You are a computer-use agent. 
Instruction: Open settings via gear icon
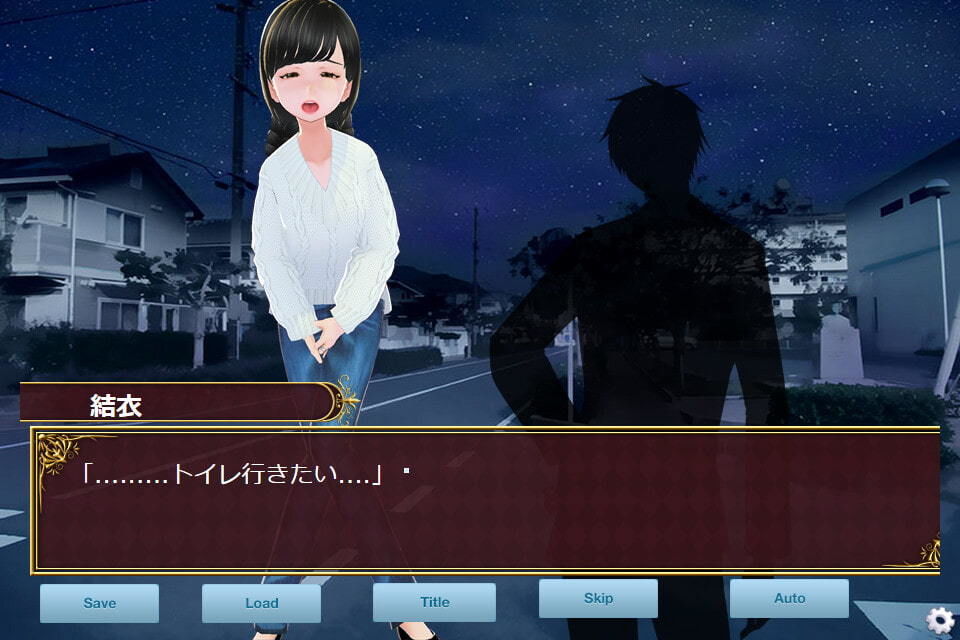(939, 620)
